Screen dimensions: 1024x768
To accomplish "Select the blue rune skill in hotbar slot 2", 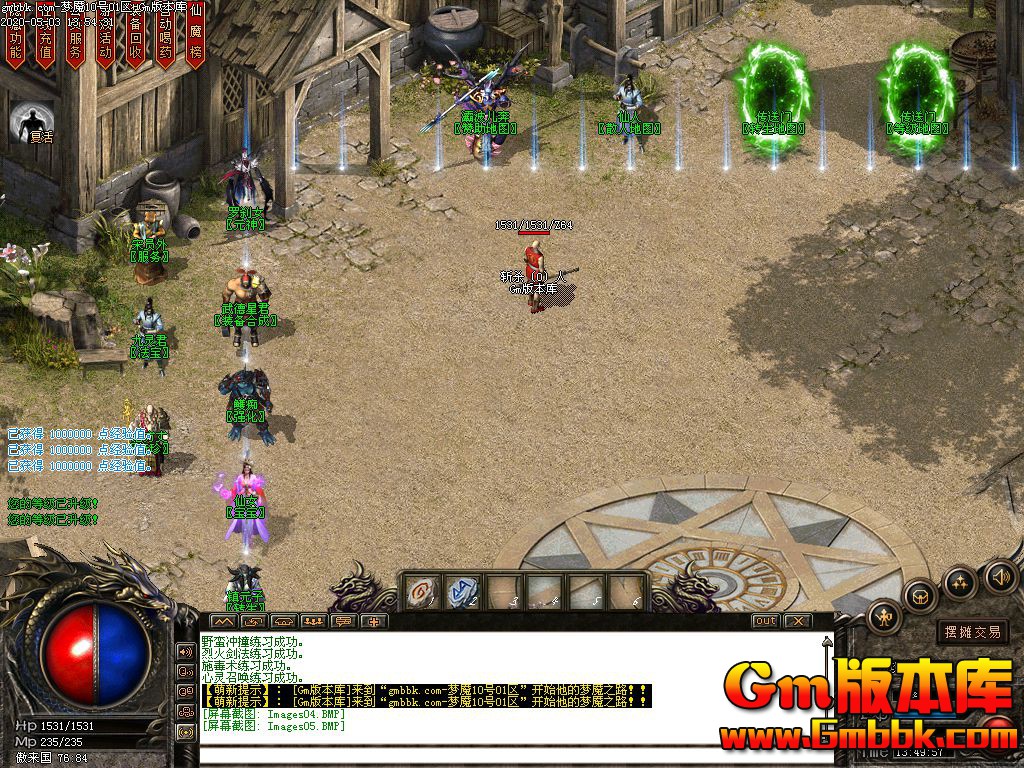I will tap(461, 592).
